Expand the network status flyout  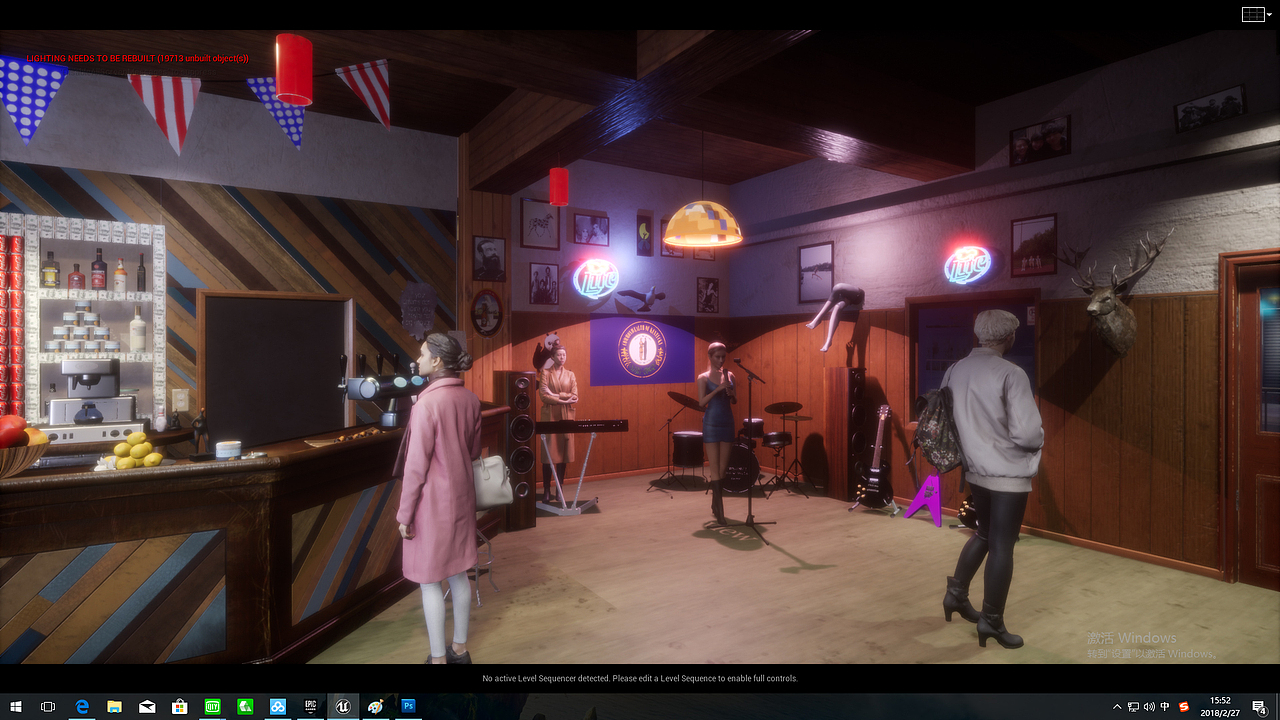pyautogui.click(x=1134, y=707)
